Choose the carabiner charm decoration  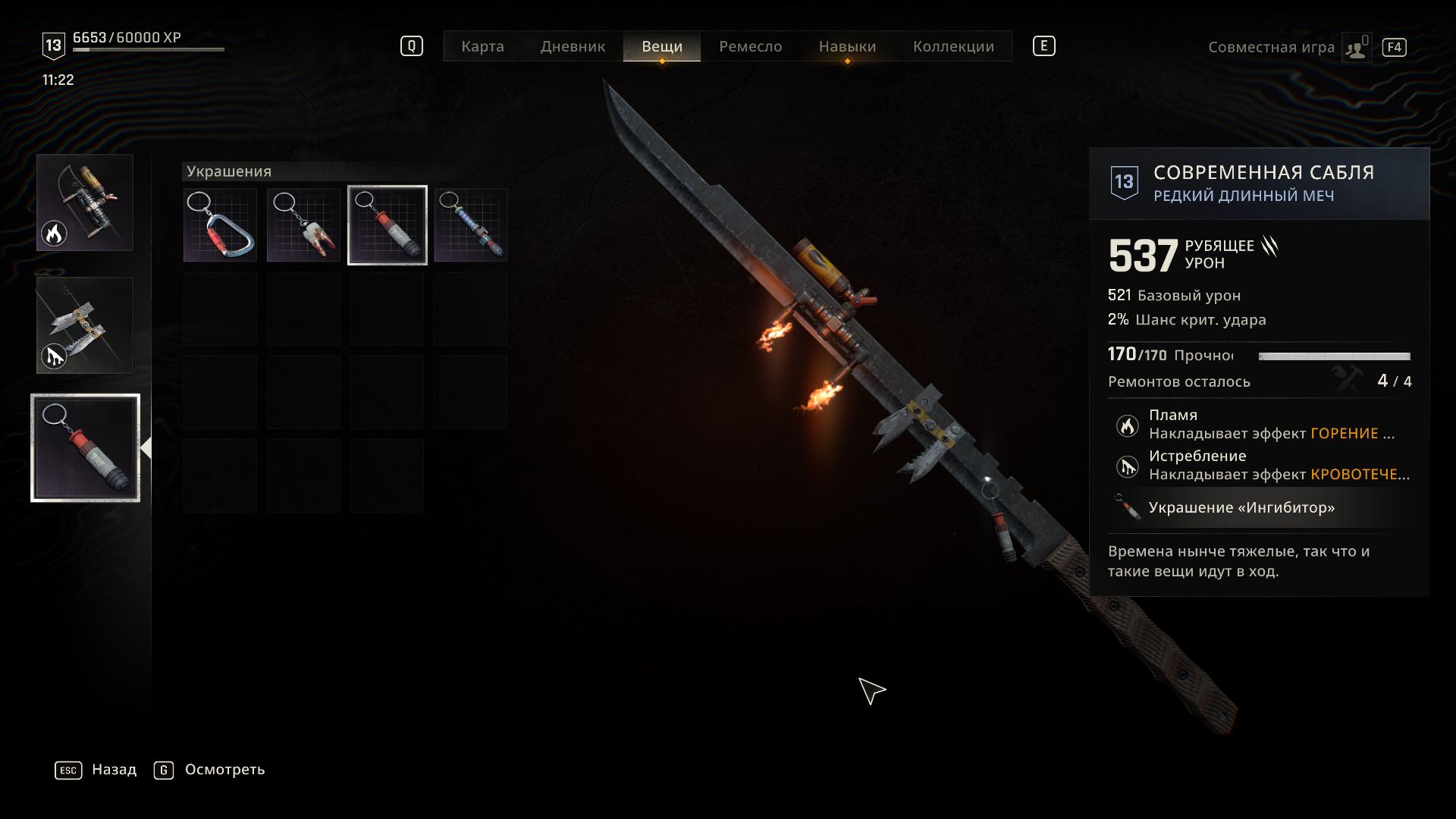(x=221, y=225)
